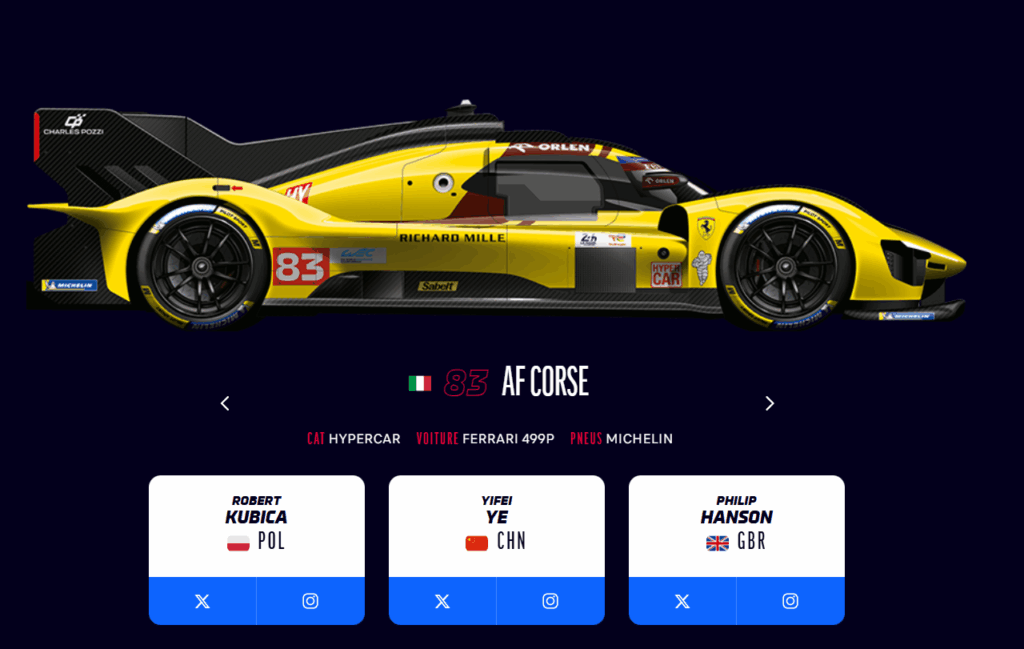Open Robert Kubica's Instagram profile
Viewport: 1024px width, 649px height.
(x=310, y=601)
